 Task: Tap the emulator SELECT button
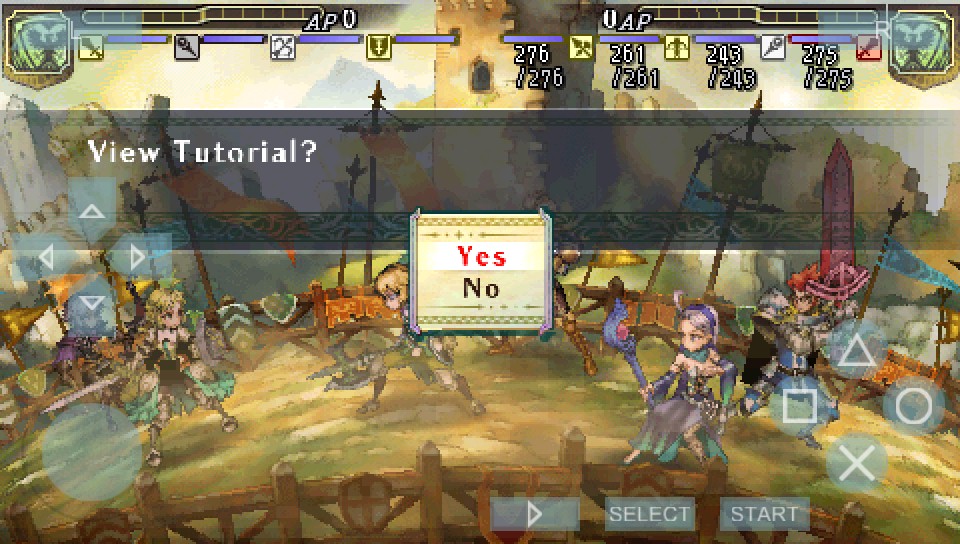(x=650, y=514)
